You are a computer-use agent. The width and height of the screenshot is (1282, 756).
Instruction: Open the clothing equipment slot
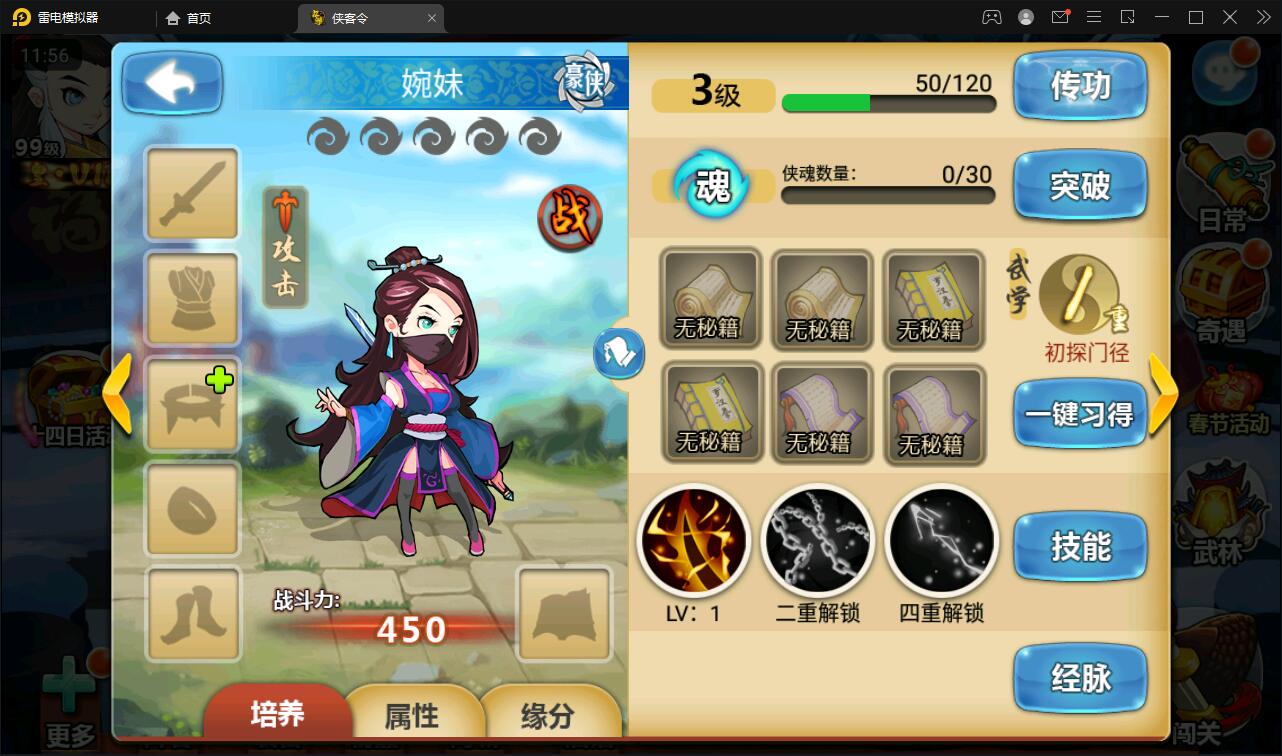192,299
